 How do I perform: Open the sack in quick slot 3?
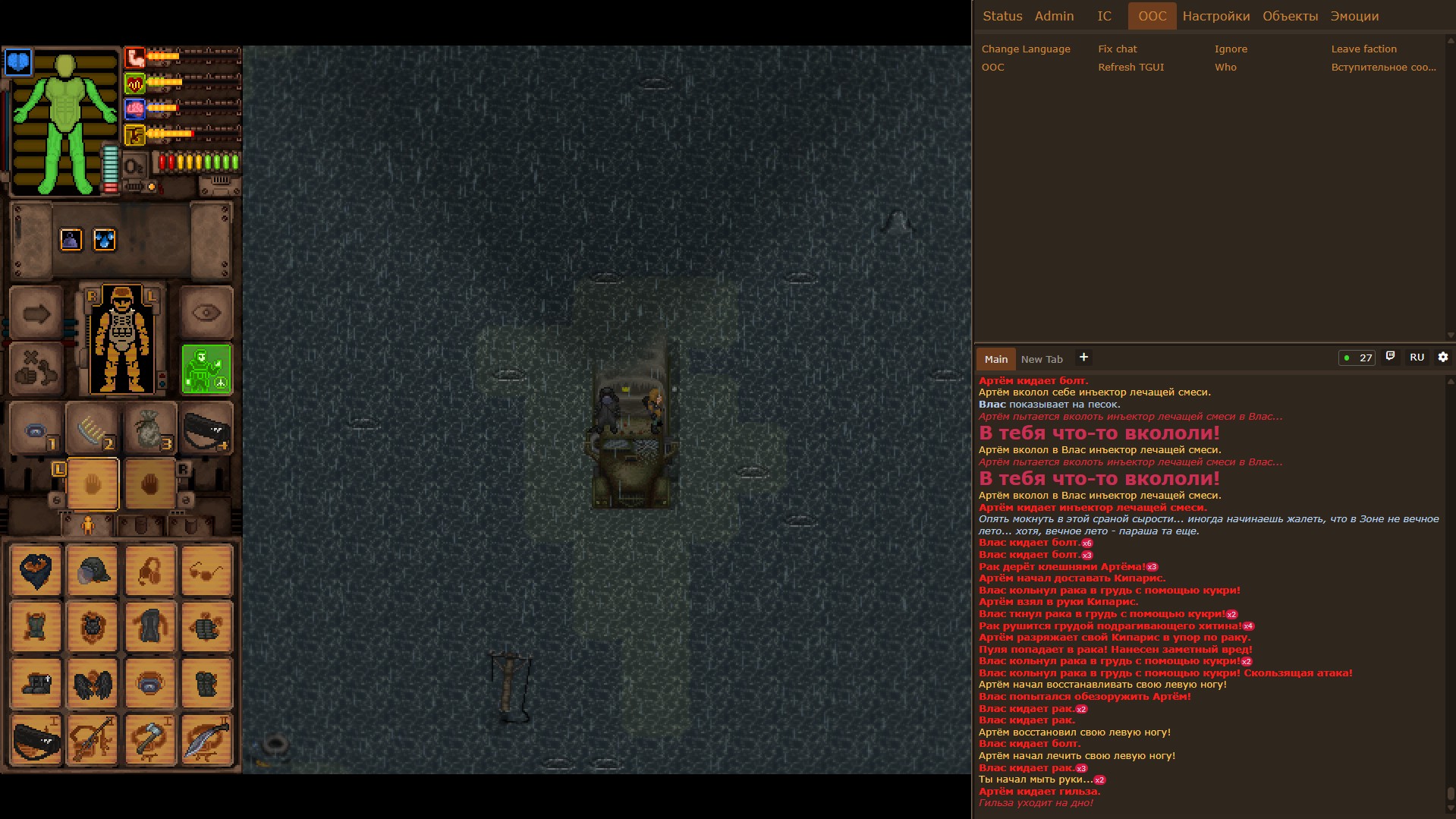point(149,429)
